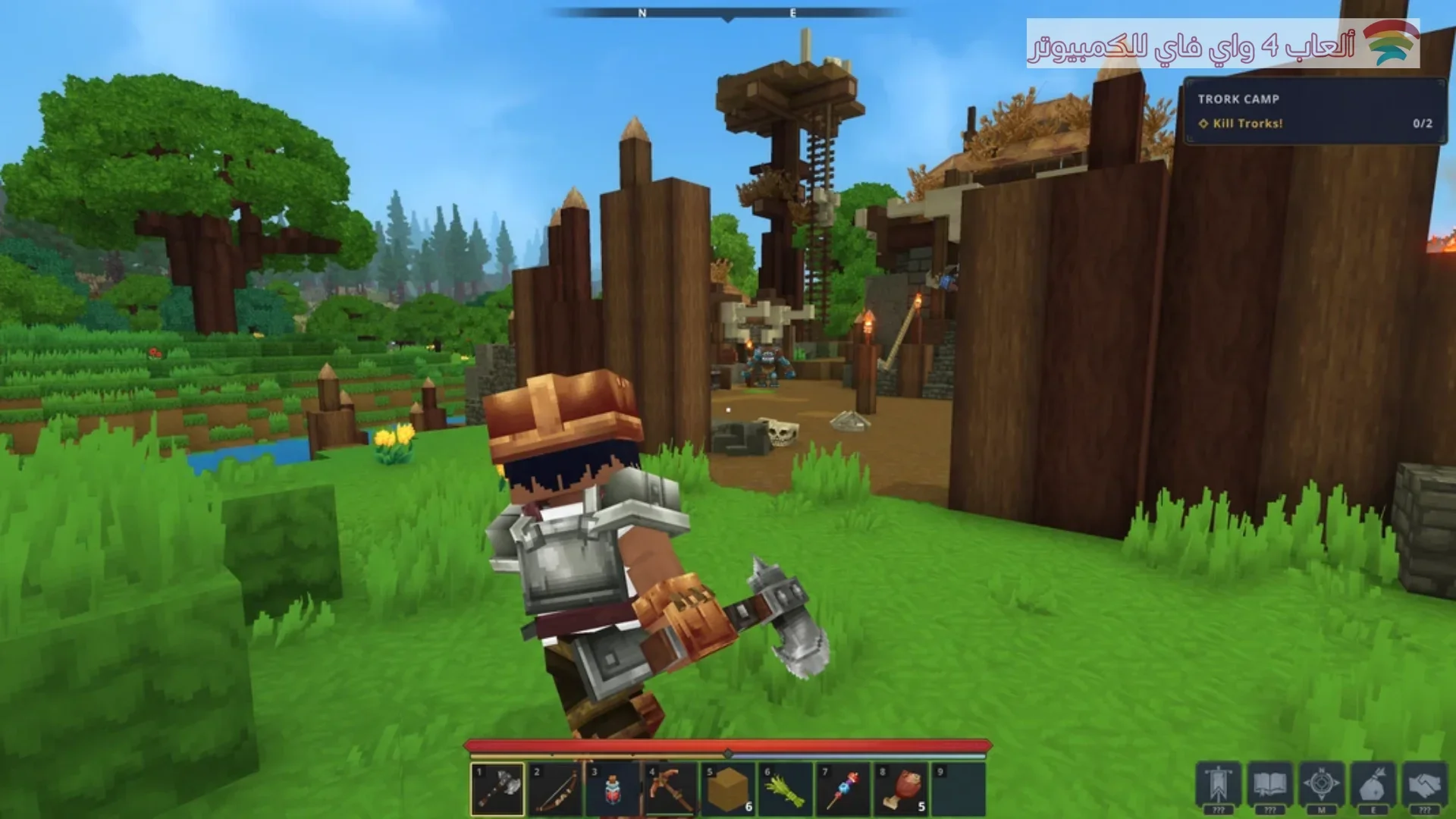Open the banner icon menu
The image size is (1456, 819).
[x=1219, y=785]
